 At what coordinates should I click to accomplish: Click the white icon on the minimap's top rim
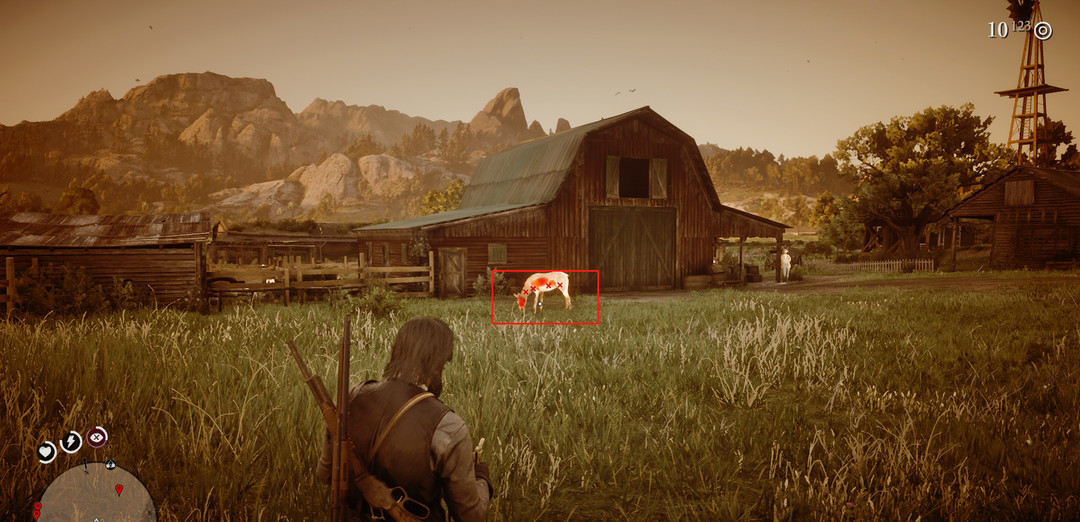(109, 465)
